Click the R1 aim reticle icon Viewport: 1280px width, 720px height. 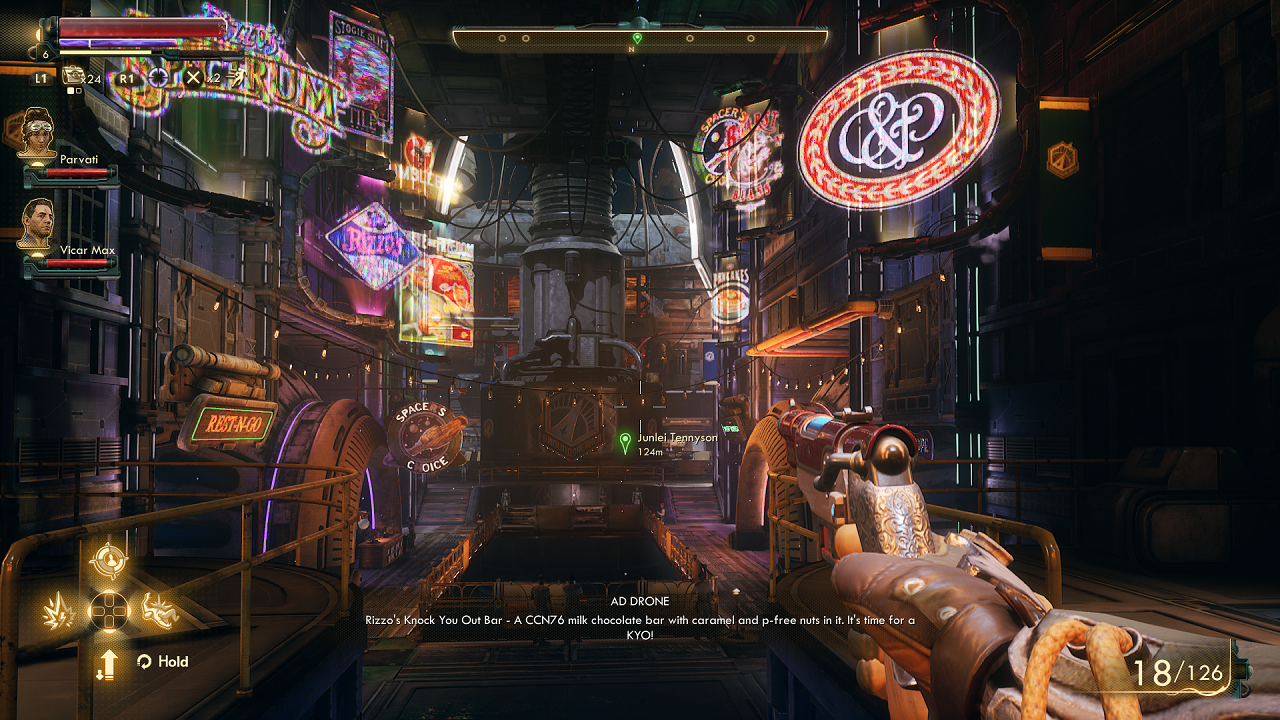coord(159,77)
